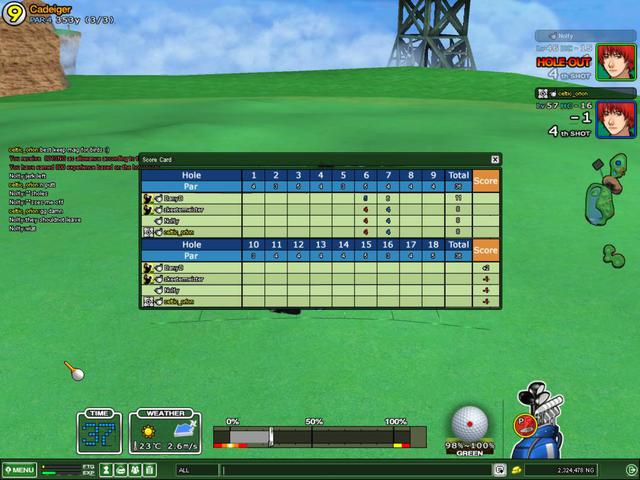Open the MENU button
The height and width of the screenshot is (480, 640).
(19, 469)
